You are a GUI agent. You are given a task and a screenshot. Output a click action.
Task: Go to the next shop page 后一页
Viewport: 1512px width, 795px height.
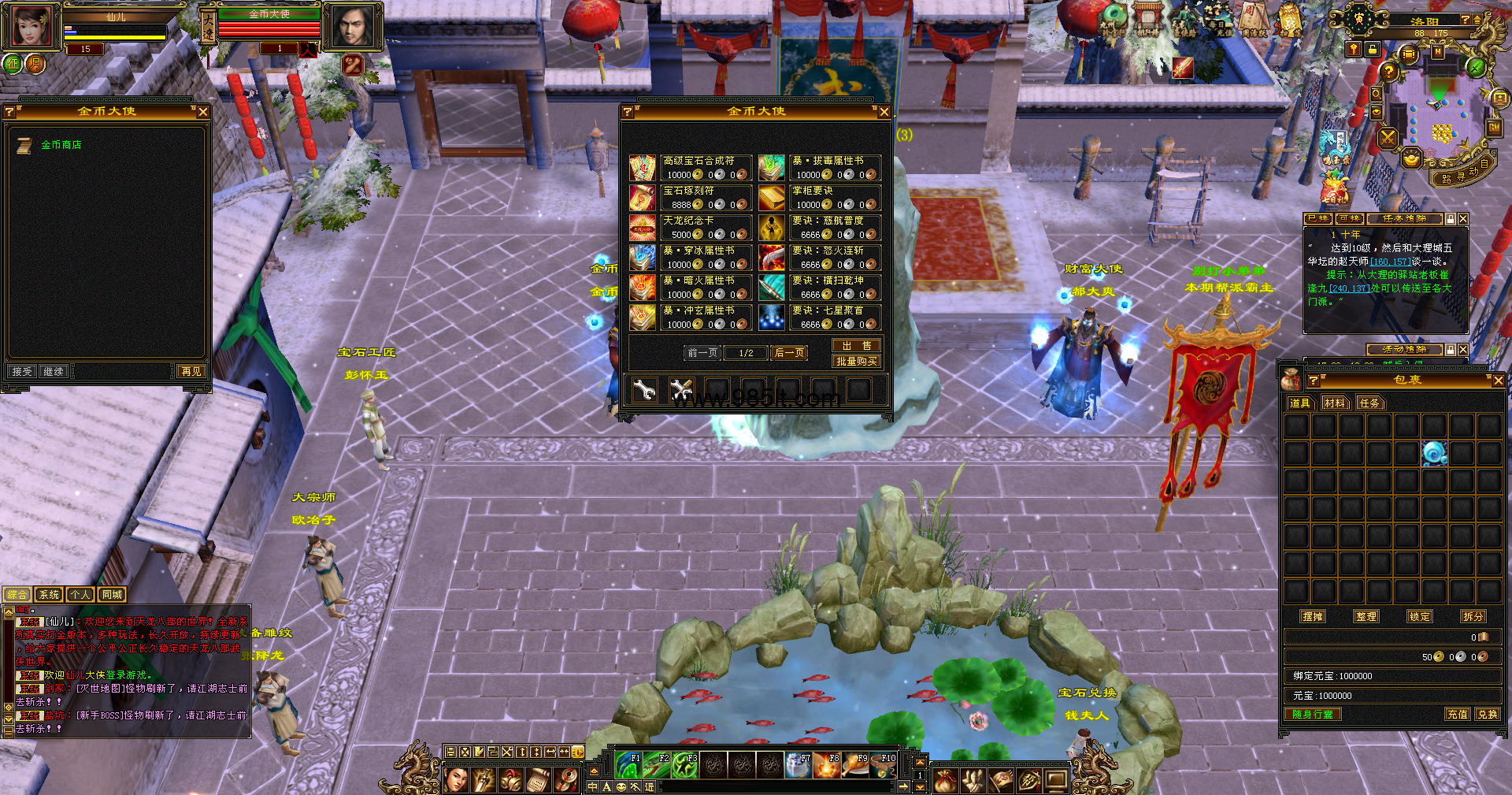click(x=789, y=353)
